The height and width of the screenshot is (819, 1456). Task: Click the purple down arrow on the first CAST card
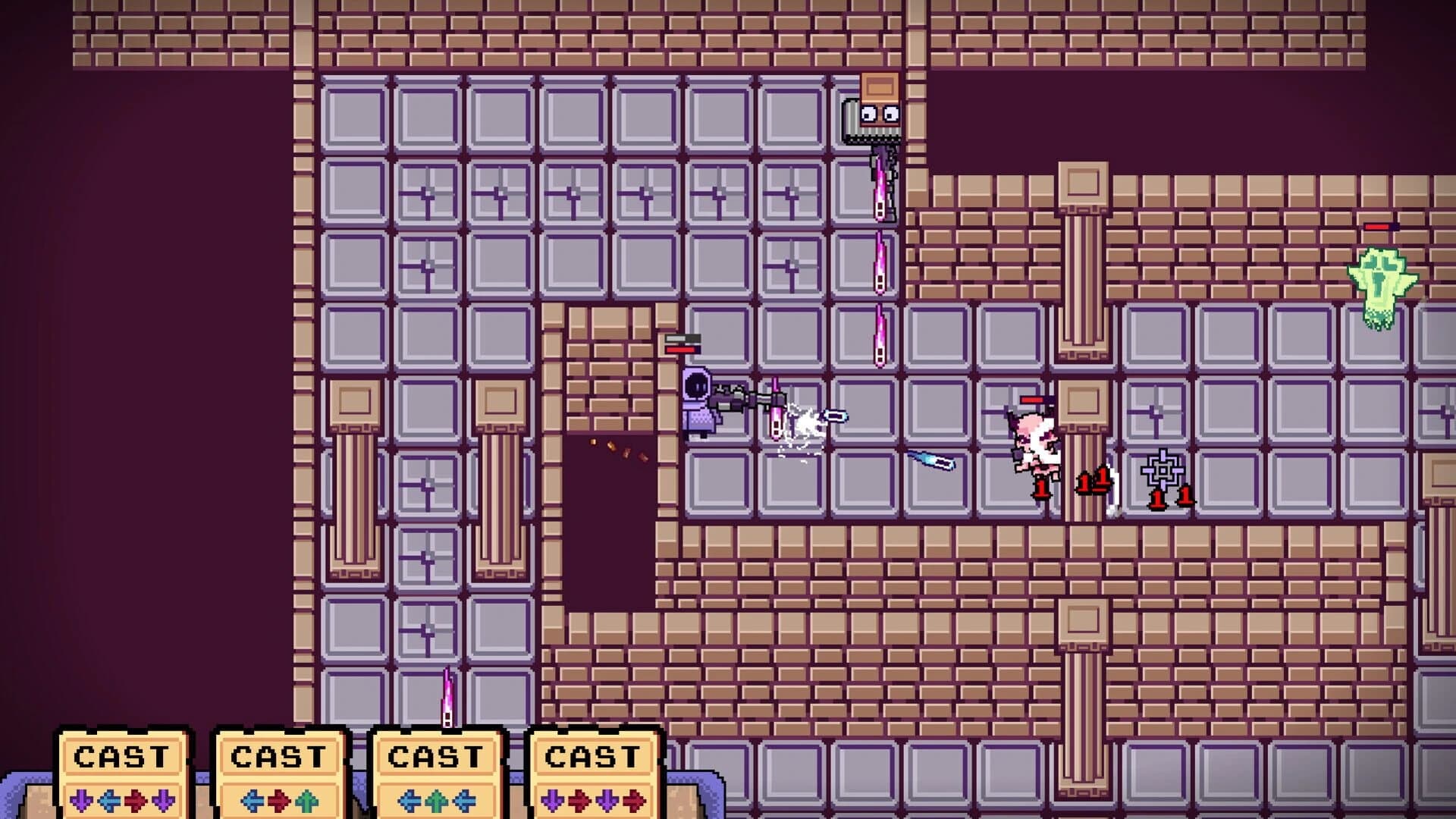click(82, 801)
